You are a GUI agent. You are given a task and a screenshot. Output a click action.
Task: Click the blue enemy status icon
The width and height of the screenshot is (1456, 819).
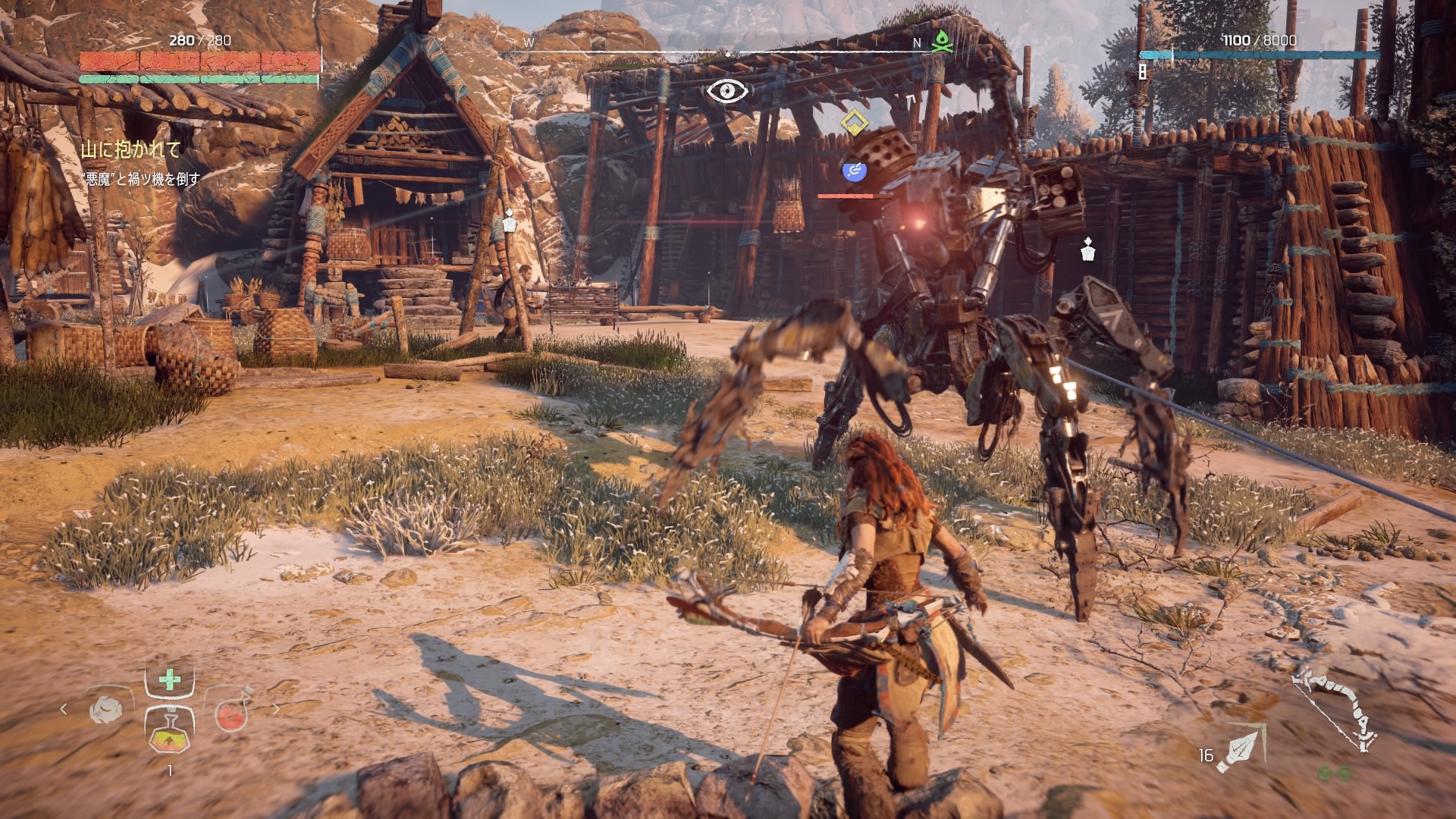[855, 171]
